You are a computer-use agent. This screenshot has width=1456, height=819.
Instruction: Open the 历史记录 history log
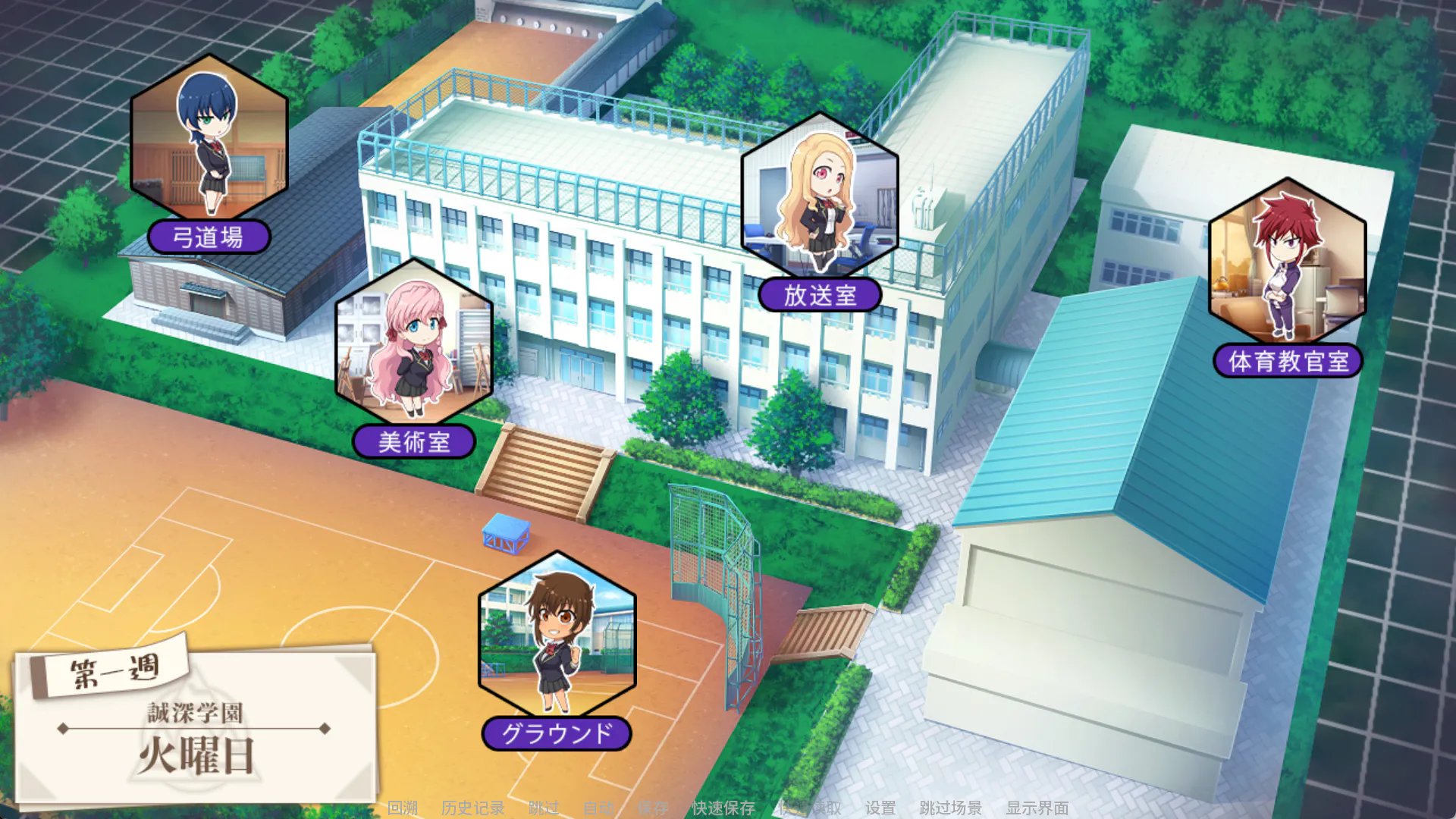click(x=473, y=808)
